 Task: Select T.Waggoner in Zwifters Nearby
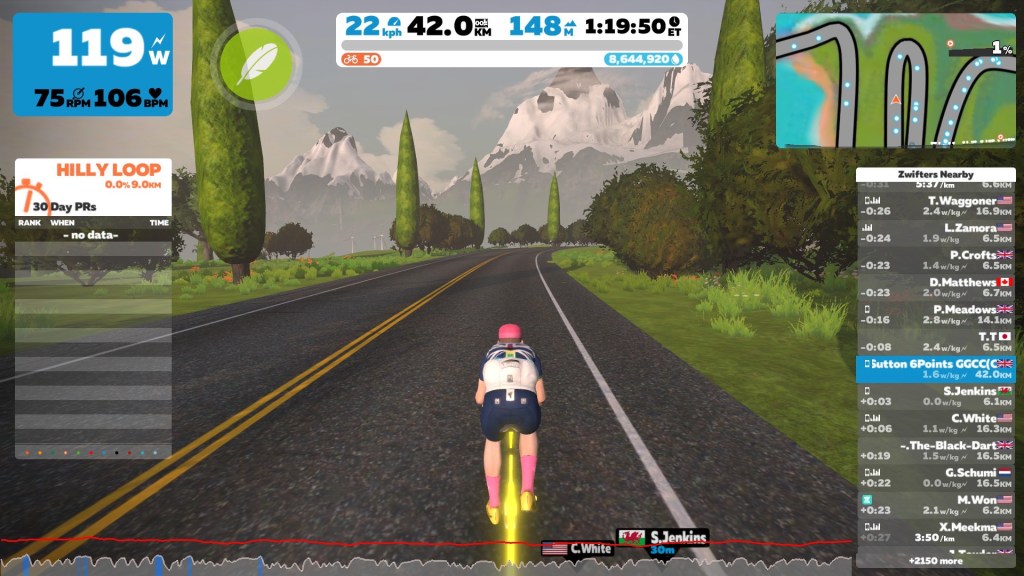[936, 205]
